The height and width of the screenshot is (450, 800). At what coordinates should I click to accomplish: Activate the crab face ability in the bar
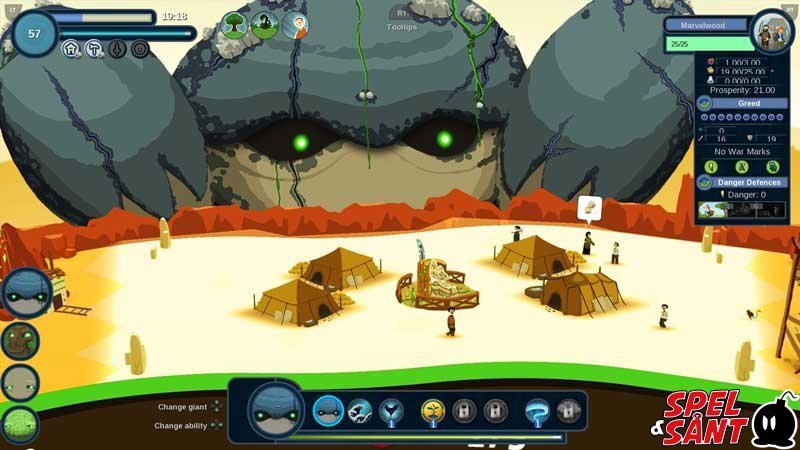point(329,409)
